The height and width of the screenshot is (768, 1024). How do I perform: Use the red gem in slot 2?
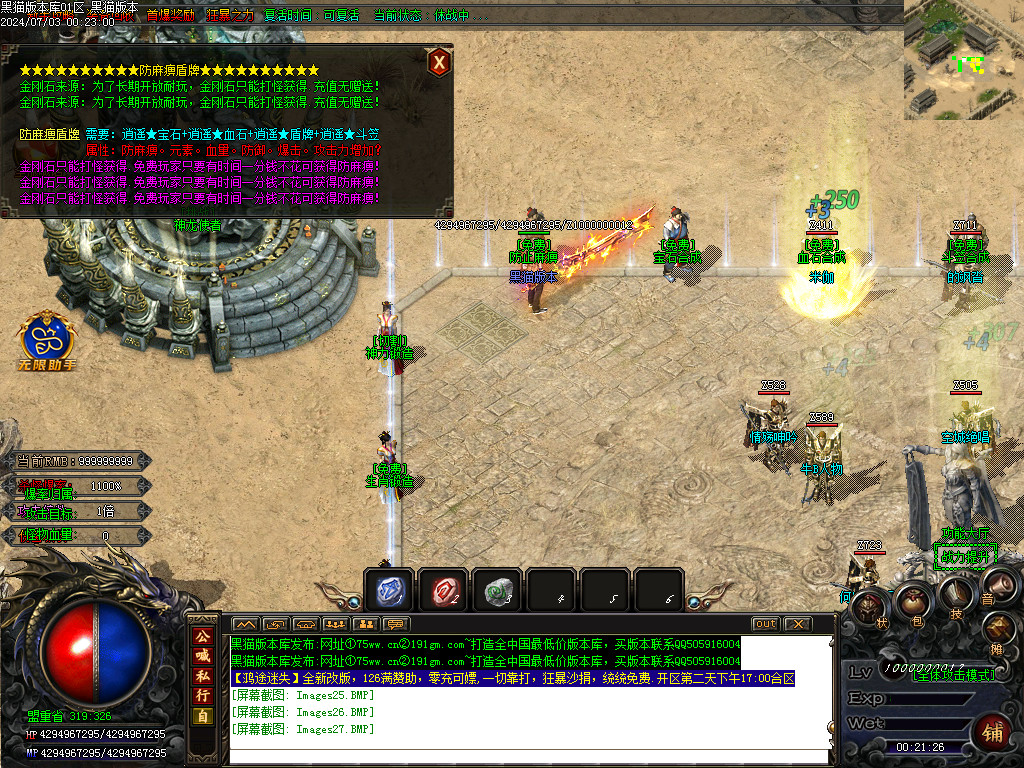pos(443,592)
